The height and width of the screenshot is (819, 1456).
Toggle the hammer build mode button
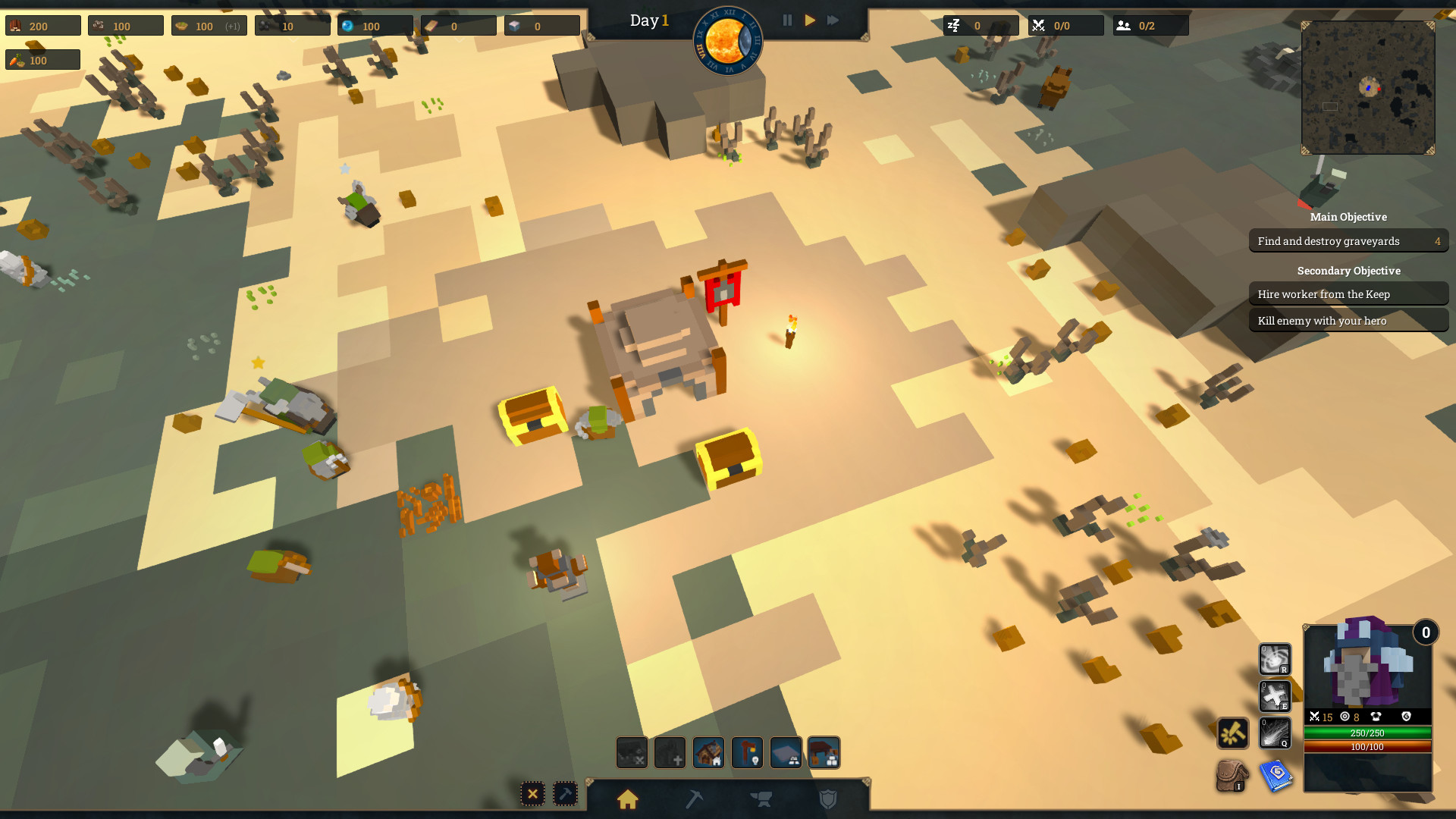(x=565, y=794)
